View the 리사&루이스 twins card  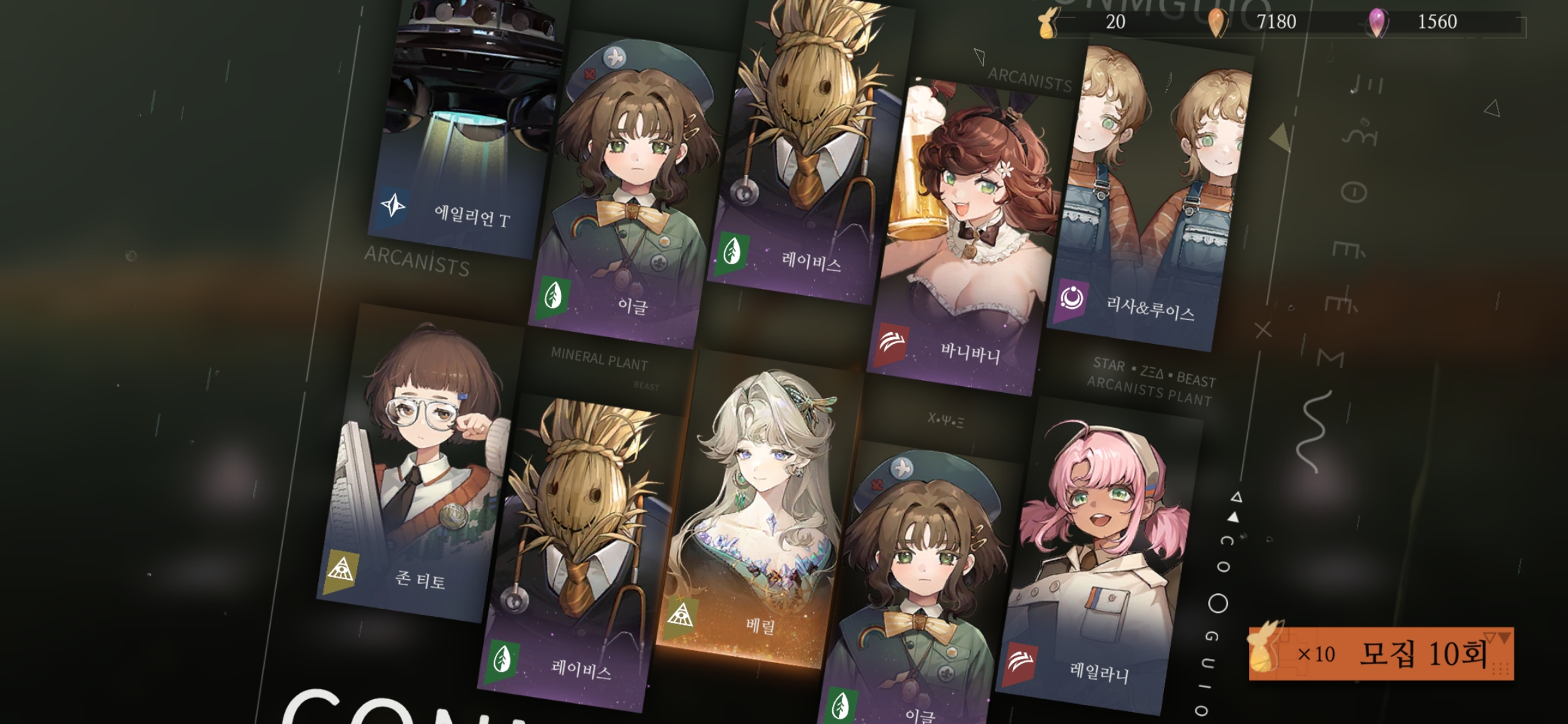[1153, 194]
